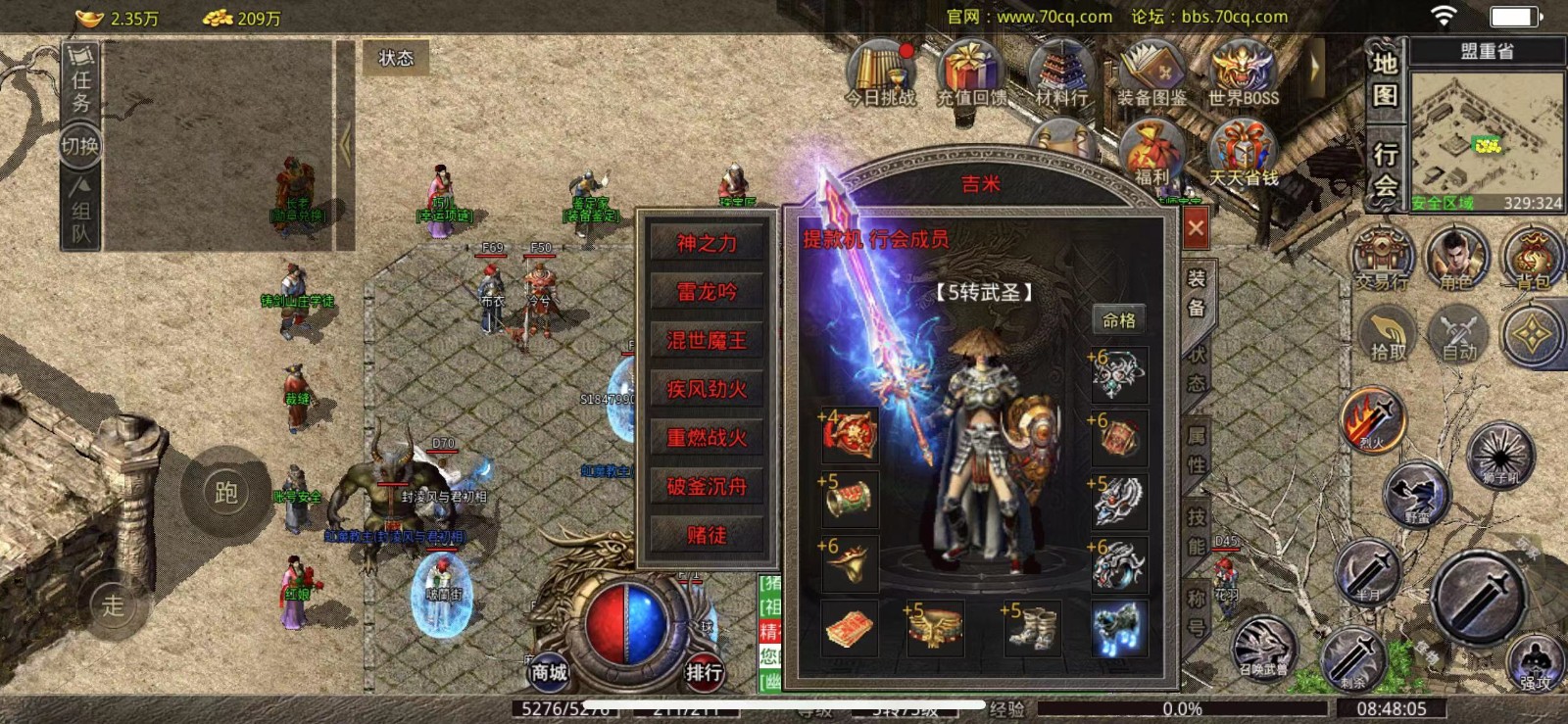
Task: Choose the 赌徒 entry
Action: pos(707,535)
